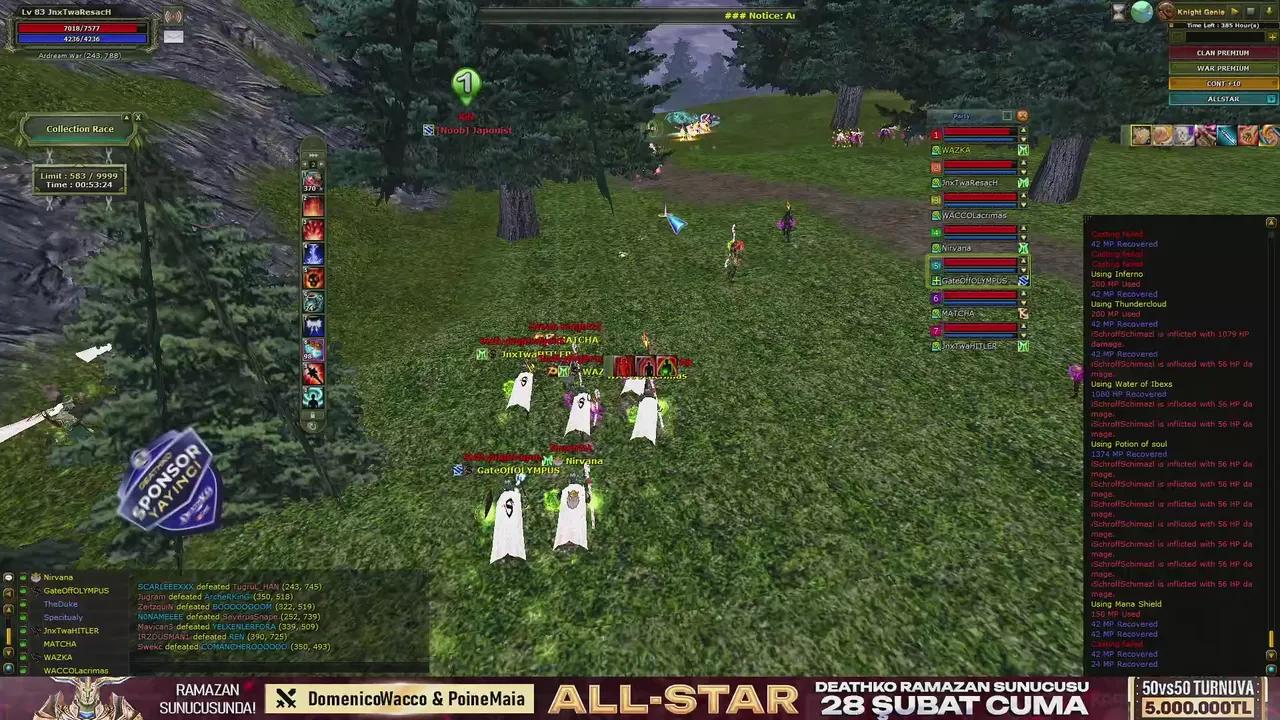Collapse the Collection Race window with its arrow
The height and width of the screenshot is (720, 1280).
pos(126,117)
